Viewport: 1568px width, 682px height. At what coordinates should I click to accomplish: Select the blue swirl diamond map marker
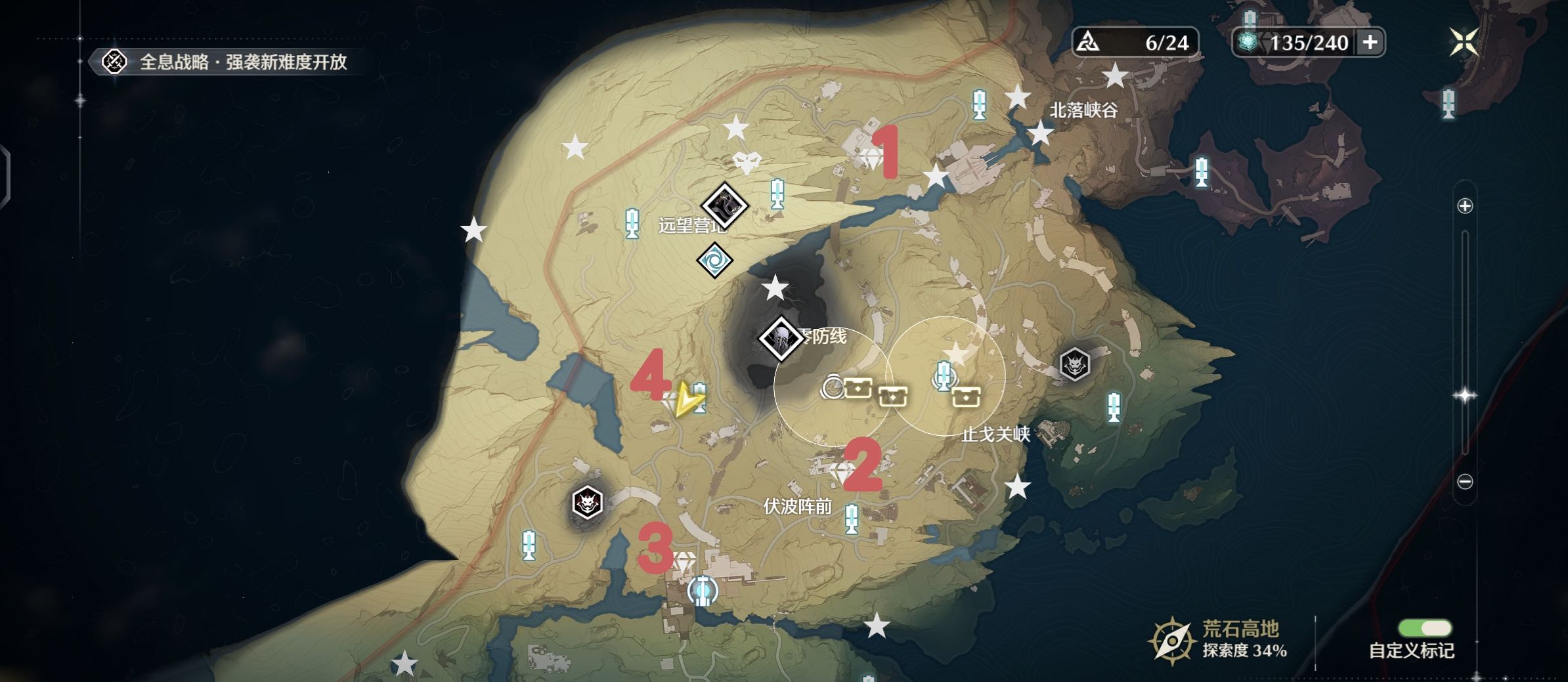tap(714, 261)
